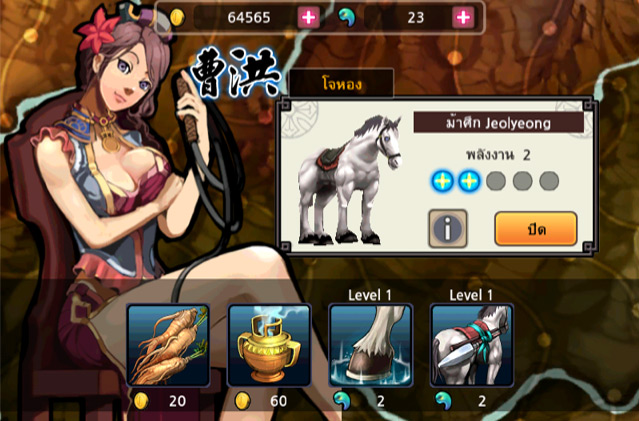Choose the horse saddle armor upgrade
639x421 pixels.
[471, 345]
